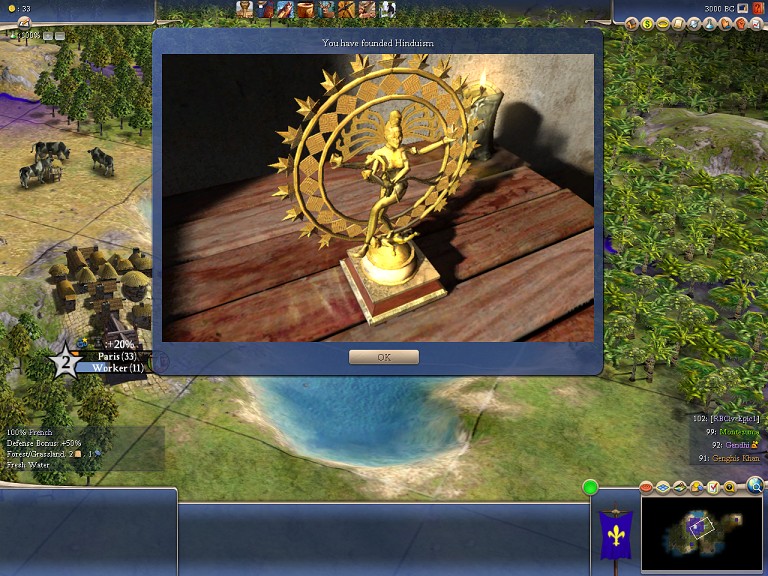Toggle the tile grid display button

[663, 487]
